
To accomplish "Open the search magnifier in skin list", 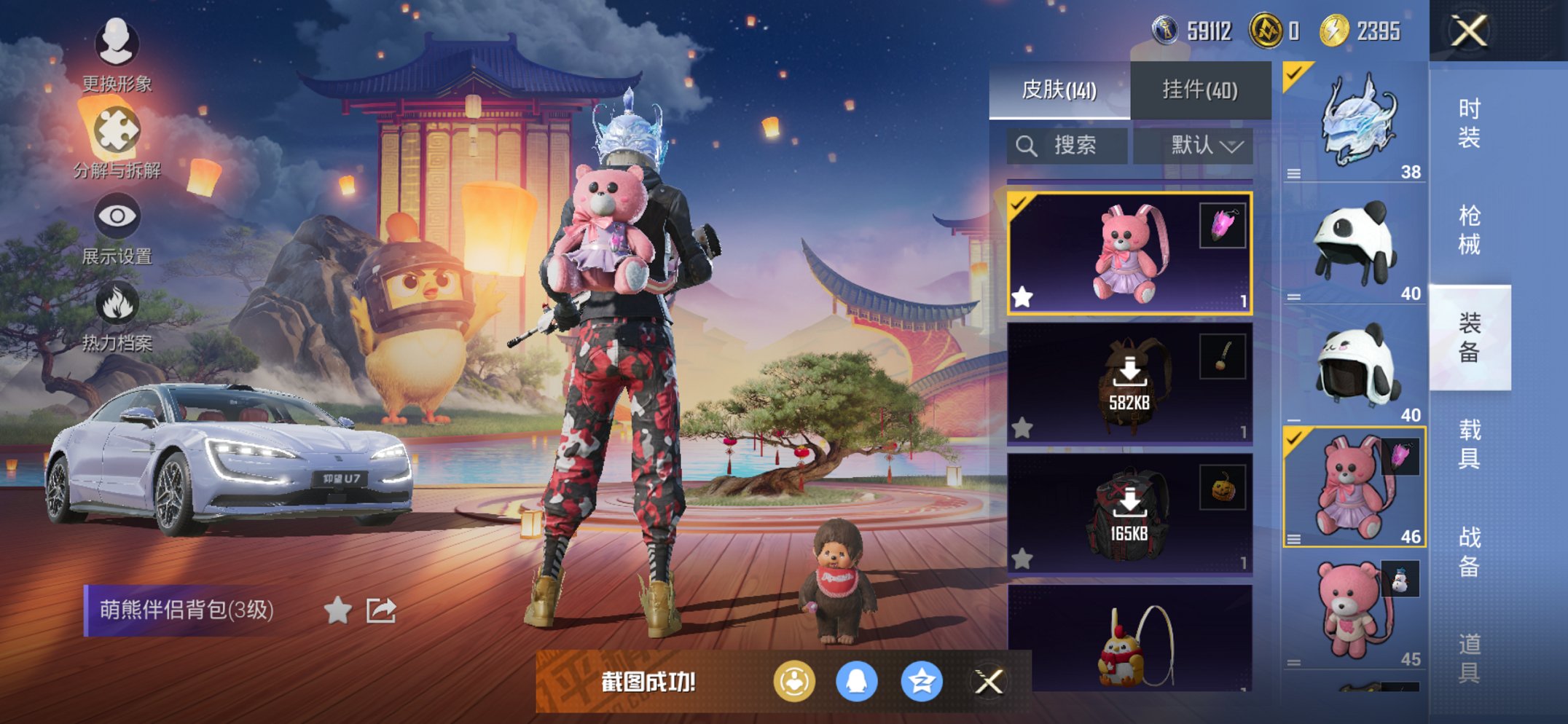I will pos(1027,145).
